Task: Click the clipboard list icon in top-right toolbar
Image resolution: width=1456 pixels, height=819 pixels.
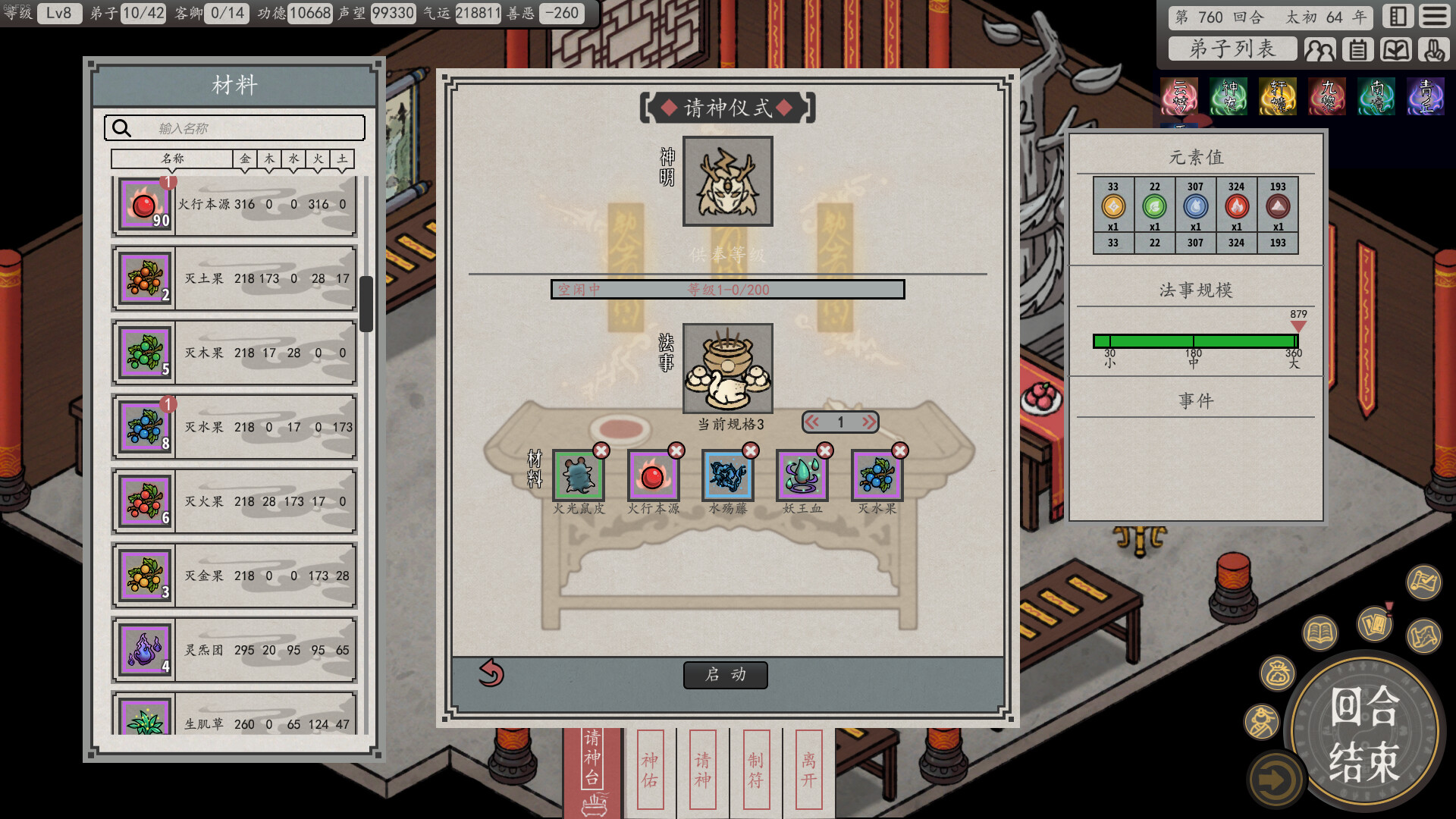Action: (1358, 49)
